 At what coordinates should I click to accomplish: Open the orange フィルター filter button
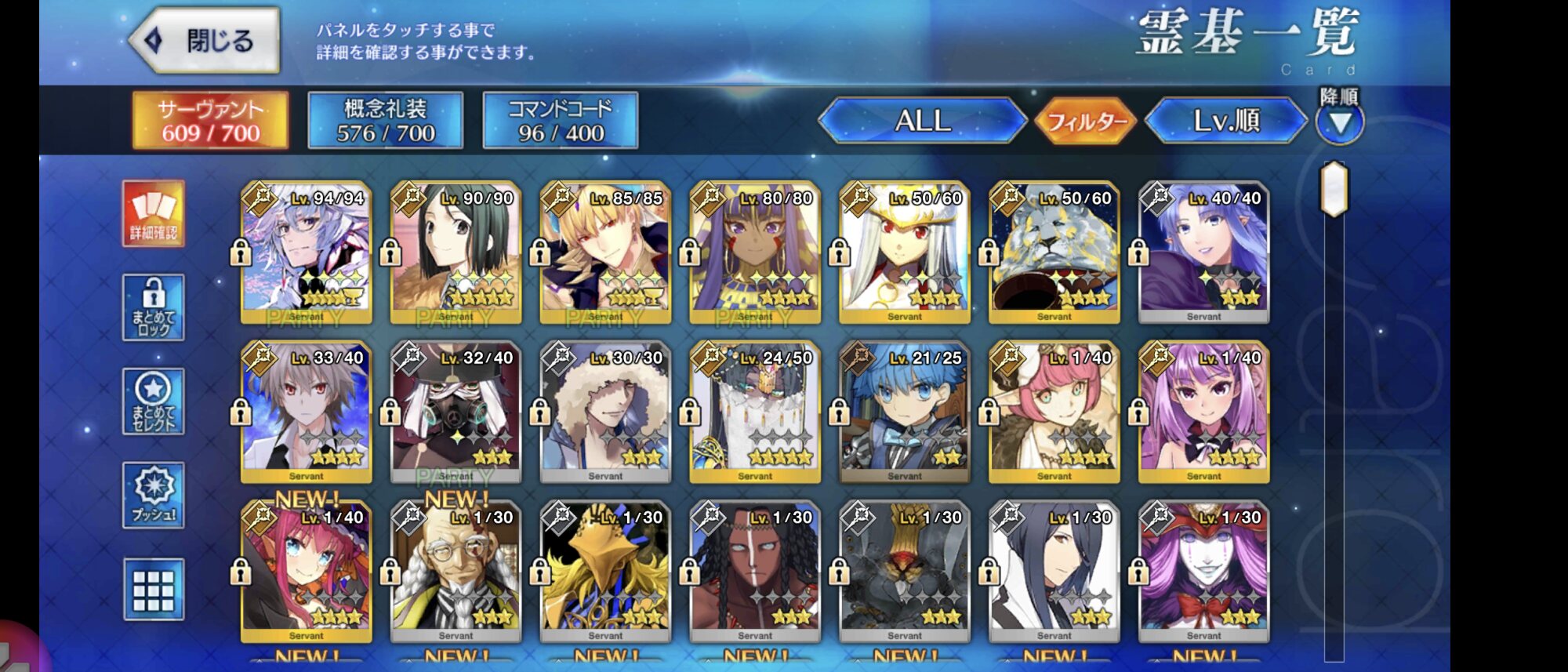coord(1086,122)
